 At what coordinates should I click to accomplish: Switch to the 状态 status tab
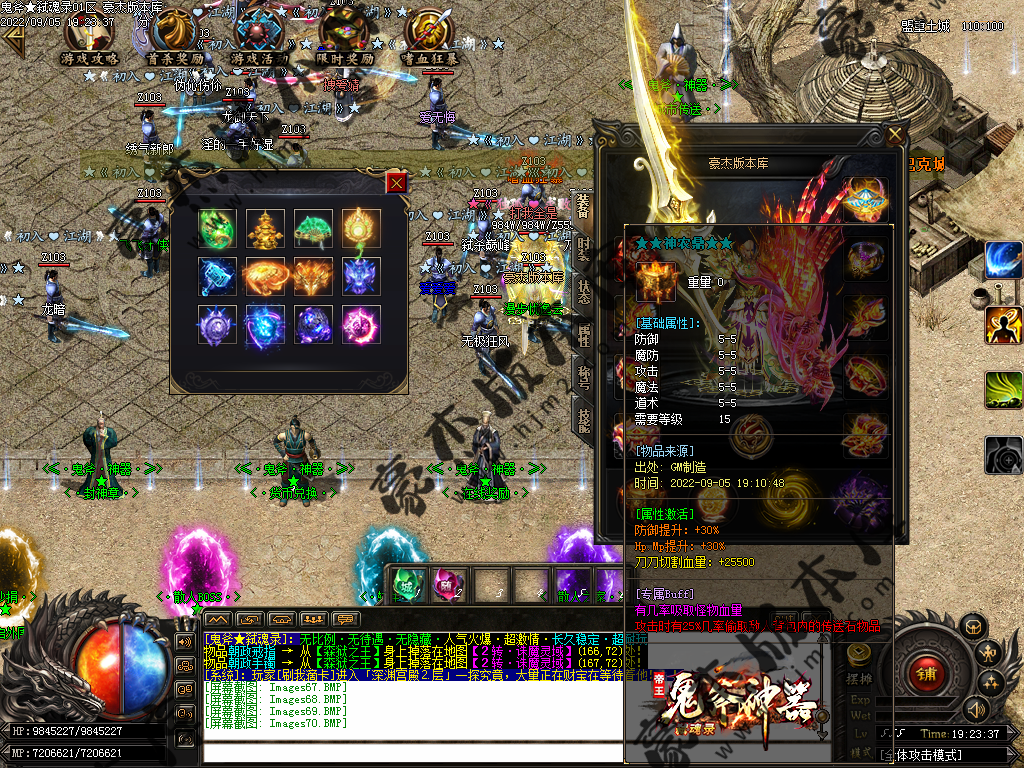[x=583, y=290]
